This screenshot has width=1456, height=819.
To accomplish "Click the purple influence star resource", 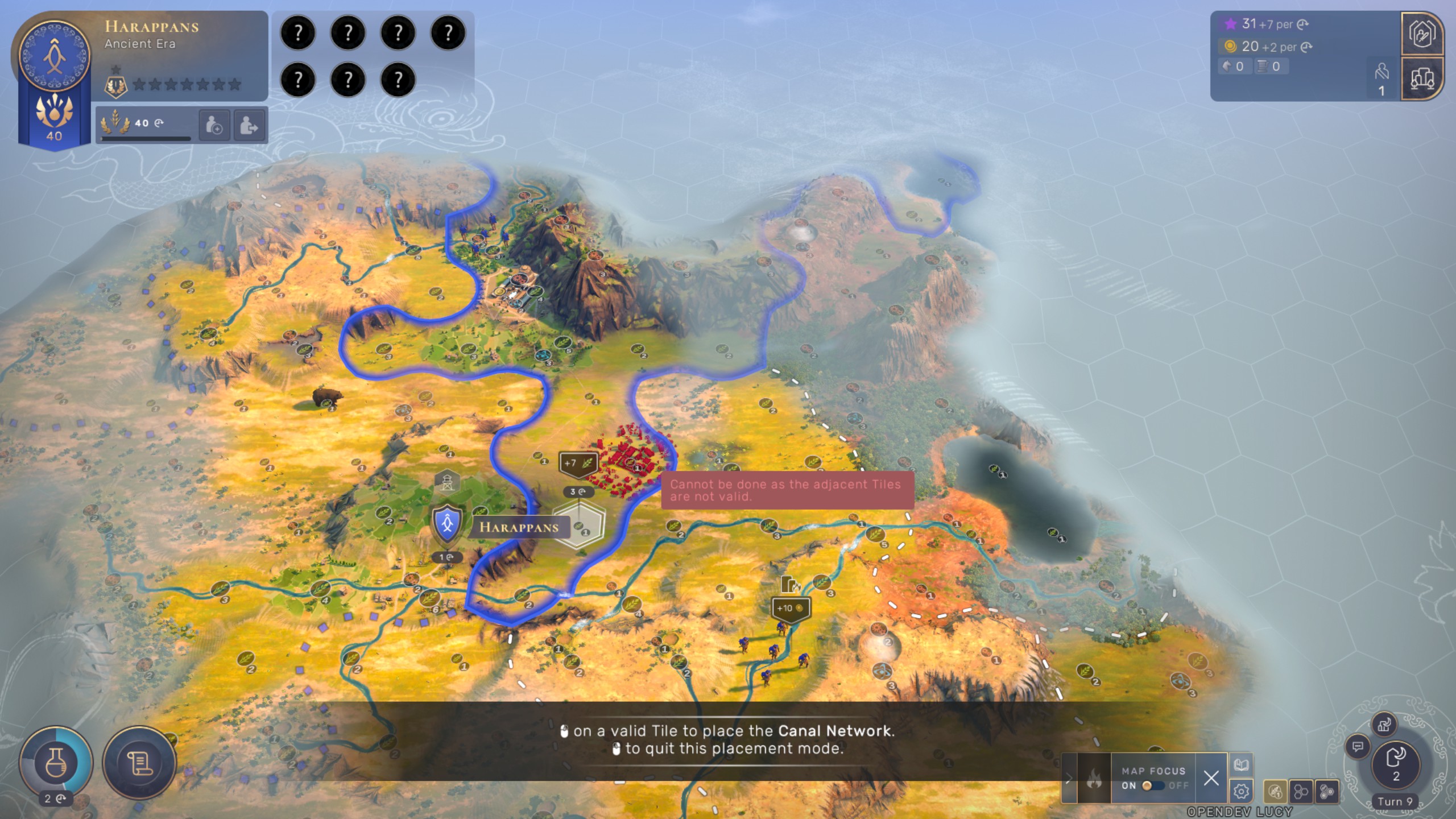I will click(x=1230, y=24).
